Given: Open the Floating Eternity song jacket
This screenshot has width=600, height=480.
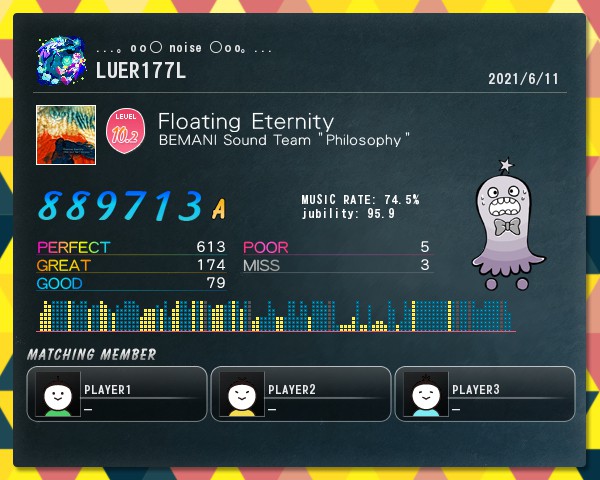Looking at the screenshot, I should pyautogui.click(x=66, y=135).
